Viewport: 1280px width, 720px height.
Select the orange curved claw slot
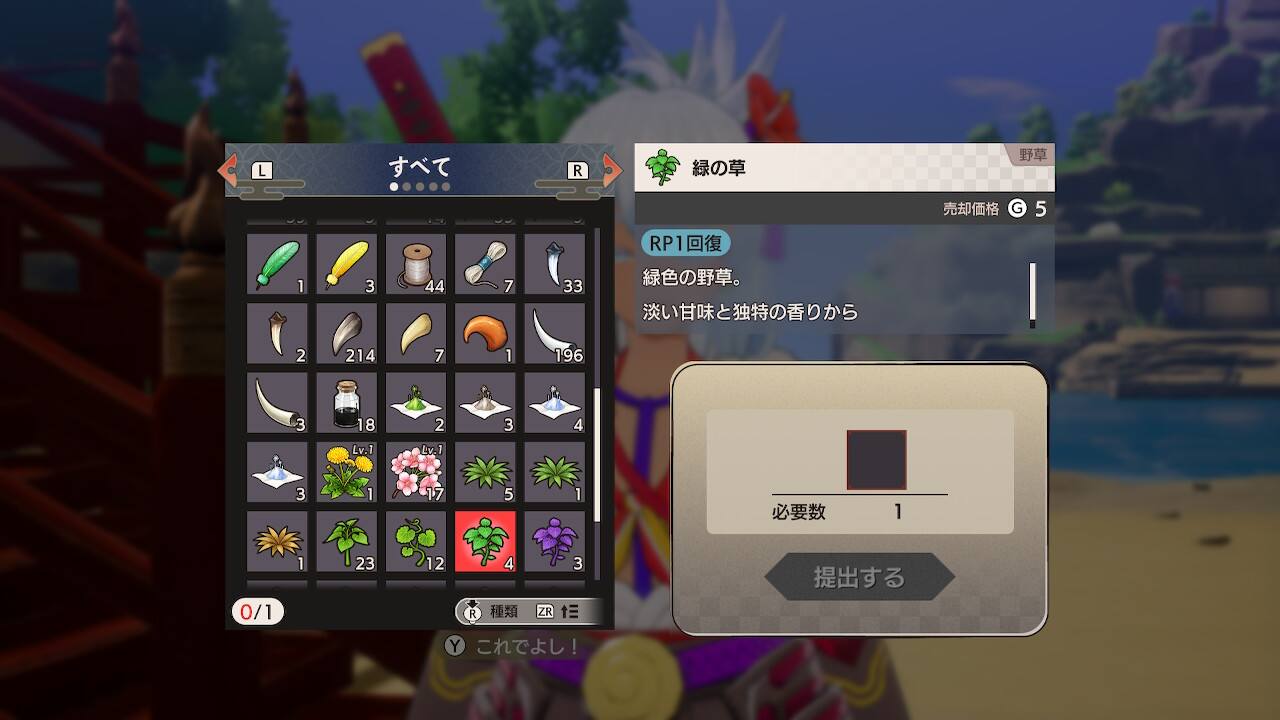(x=485, y=333)
